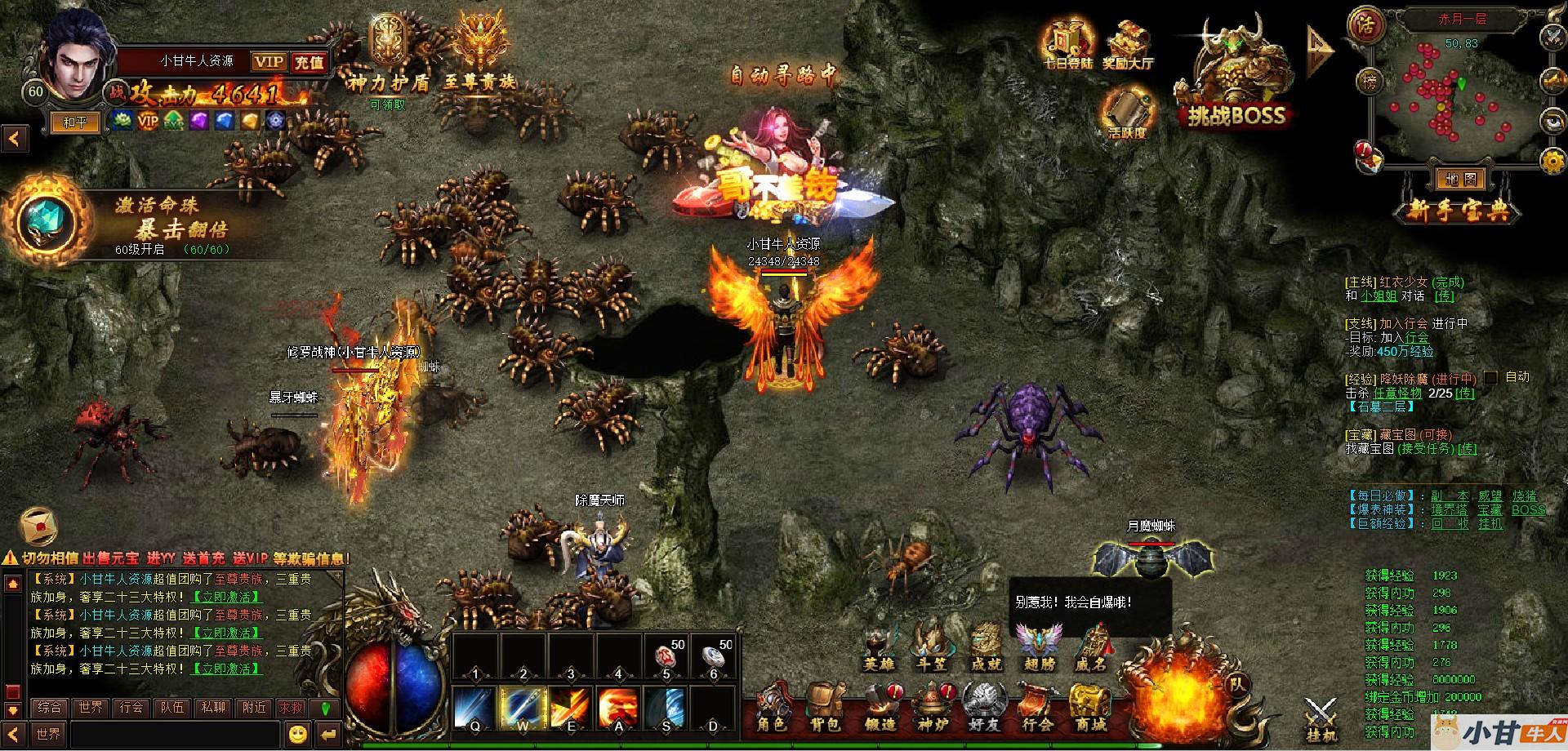Click the 和平 peace mode button
The image size is (1568, 751).
[x=75, y=122]
